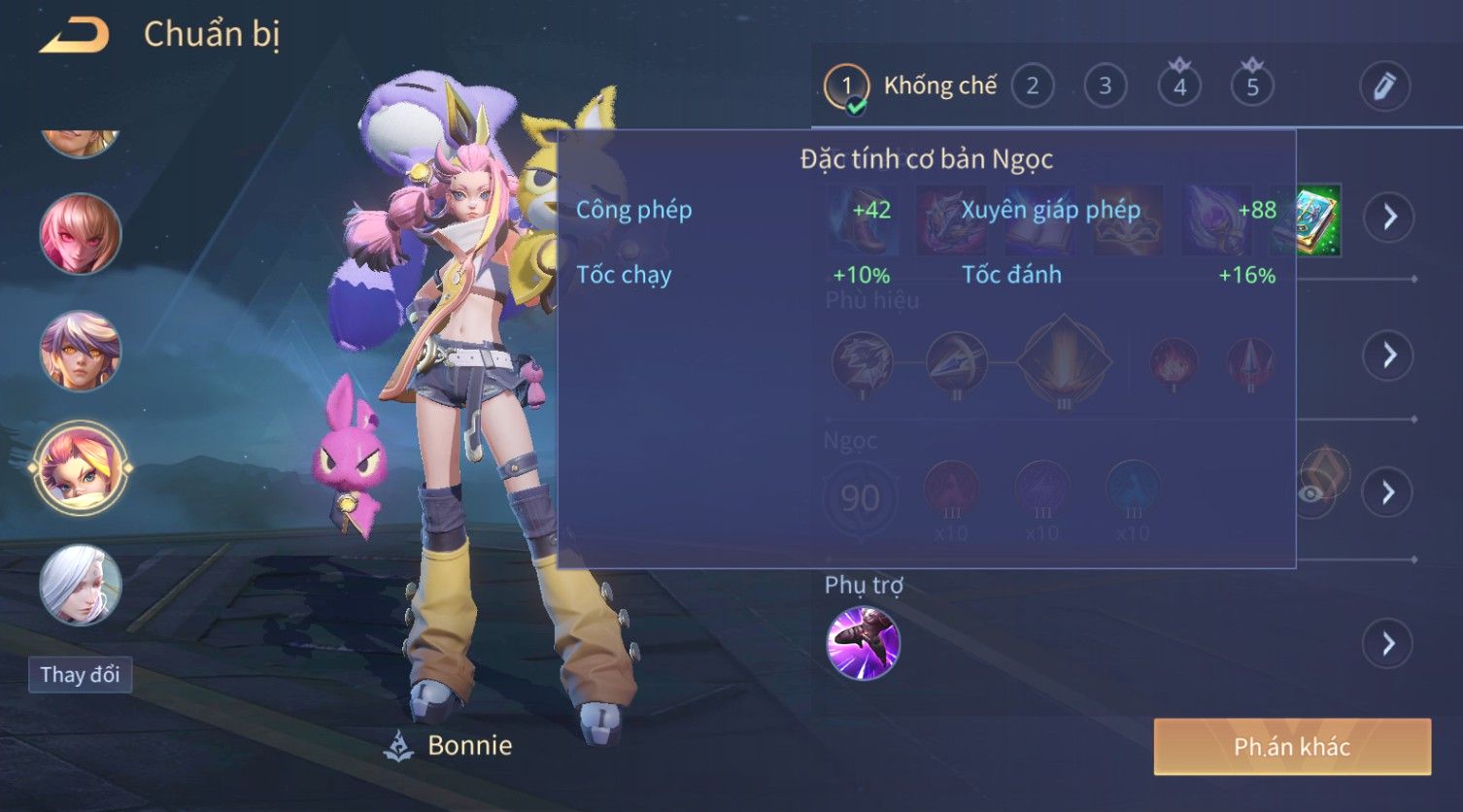Switch to preset slot 3
This screenshot has width=1463, height=812.
pyautogui.click(x=1105, y=86)
